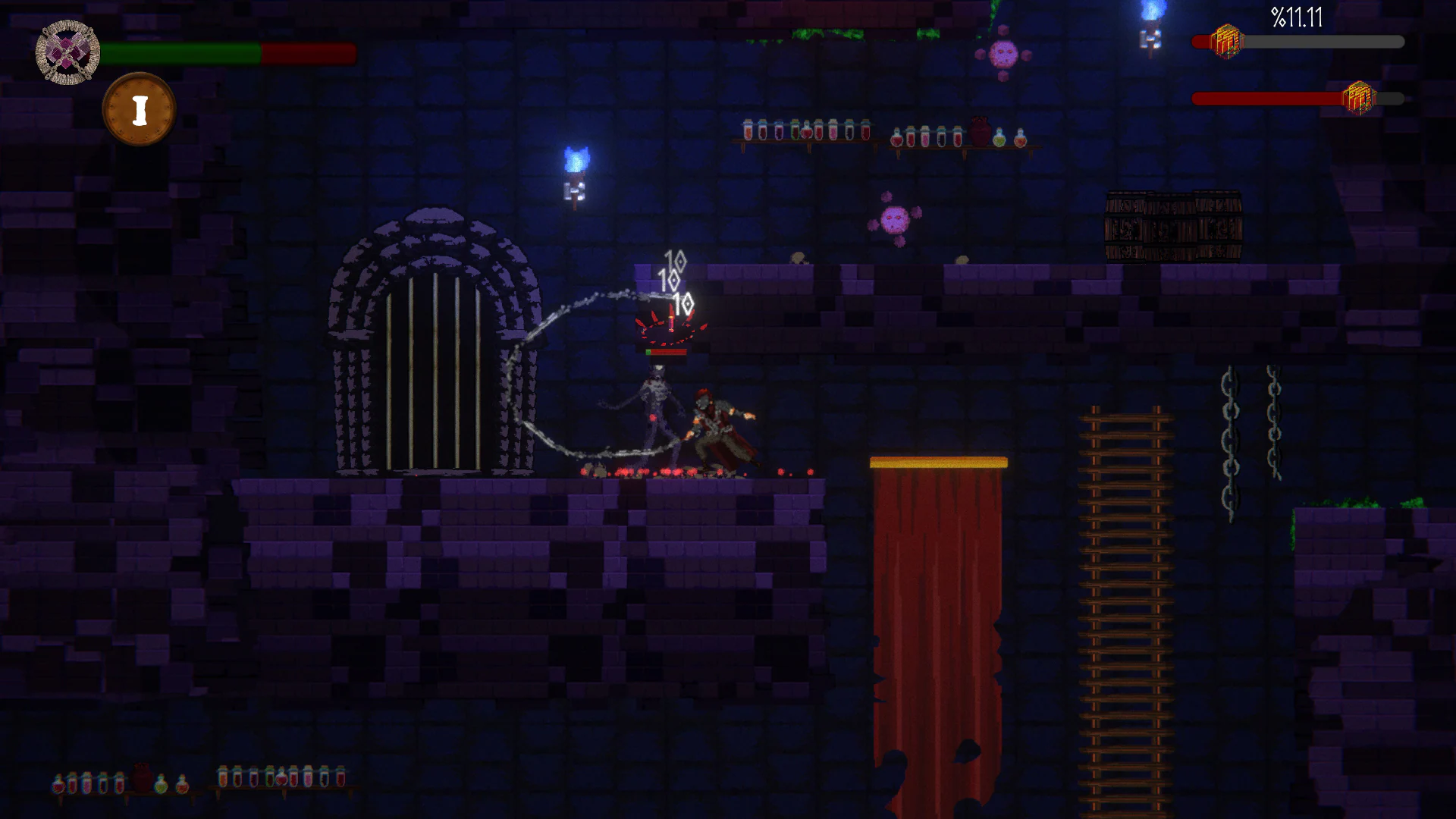This screenshot has height=819, width=1456.
Task: Click the floating 10 damage numbers
Action: pyautogui.click(x=674, y=281)
